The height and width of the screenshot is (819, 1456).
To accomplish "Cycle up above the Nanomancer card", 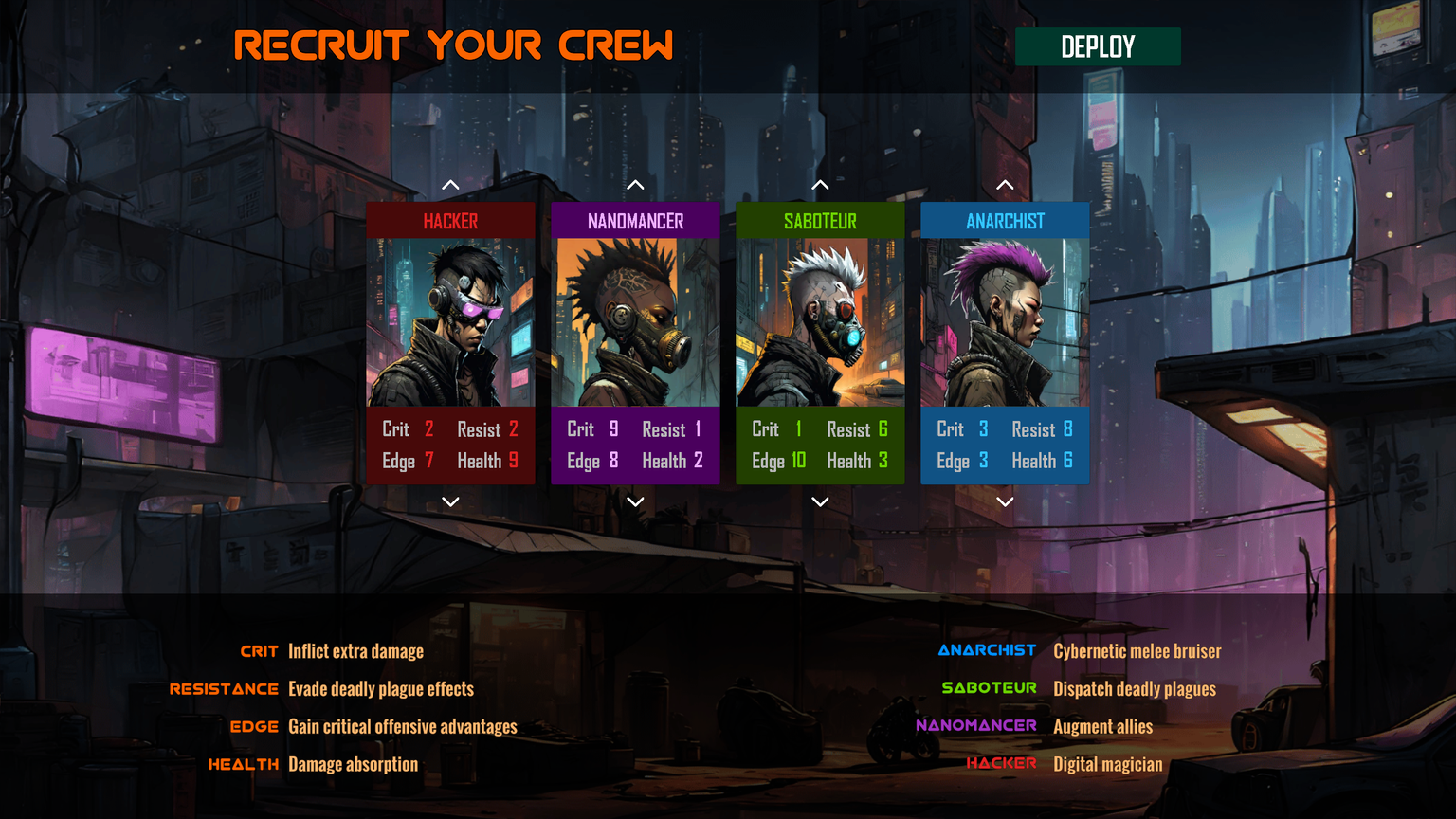I will tap(635, 185).
